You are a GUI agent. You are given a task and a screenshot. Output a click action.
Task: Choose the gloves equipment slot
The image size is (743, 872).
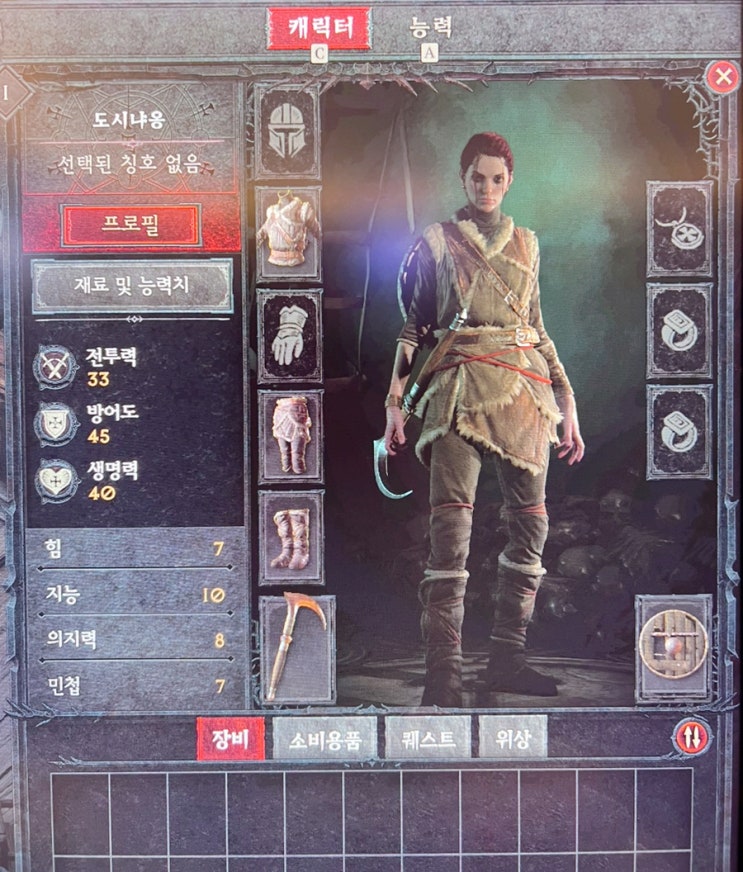pos(290,335)
